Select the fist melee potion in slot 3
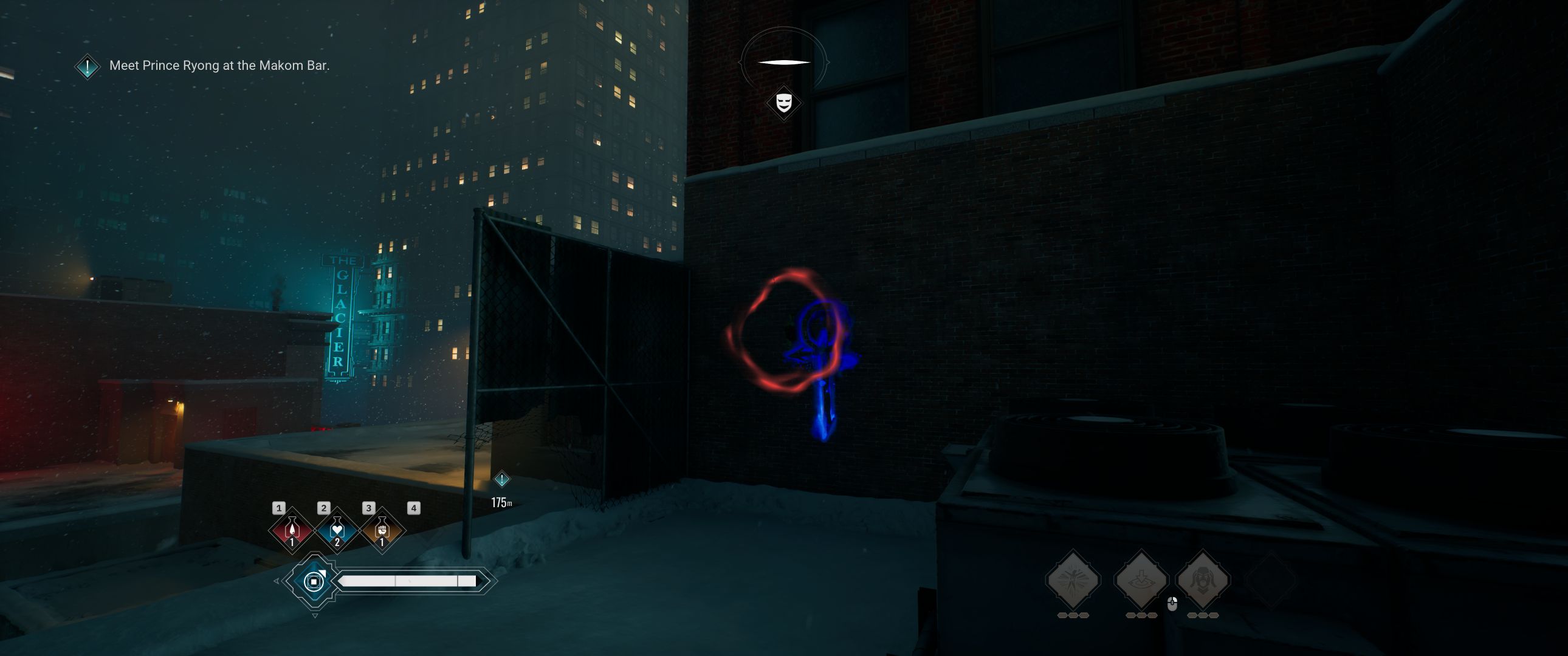 coord(382,532)
